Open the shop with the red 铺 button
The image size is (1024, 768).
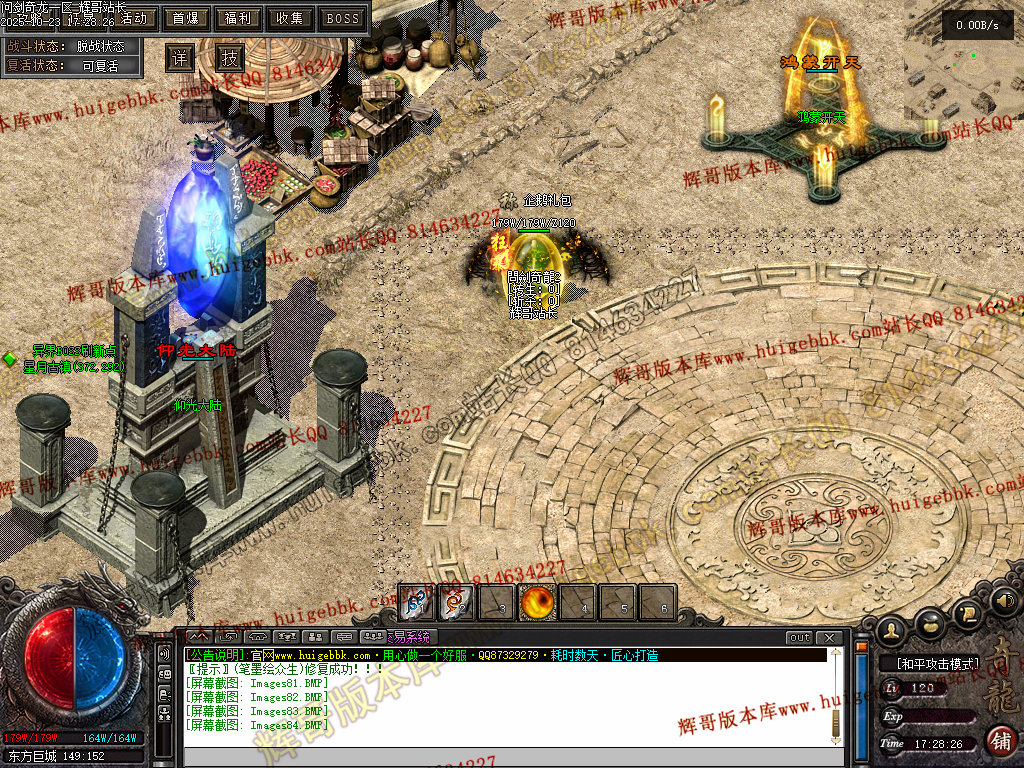[x=1001, y=740]
